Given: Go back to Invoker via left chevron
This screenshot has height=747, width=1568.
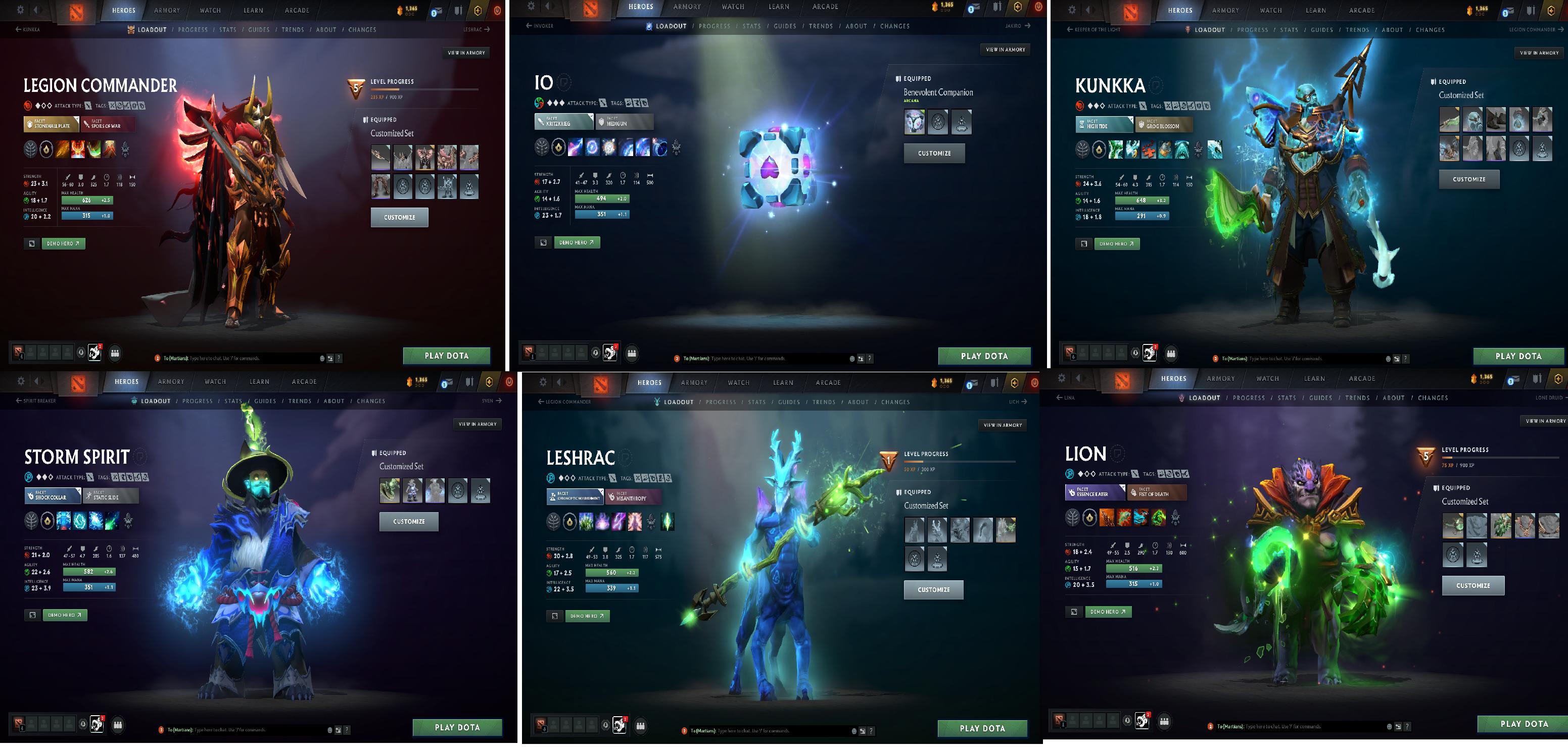Looking at the screenshot, I should 529,26.
